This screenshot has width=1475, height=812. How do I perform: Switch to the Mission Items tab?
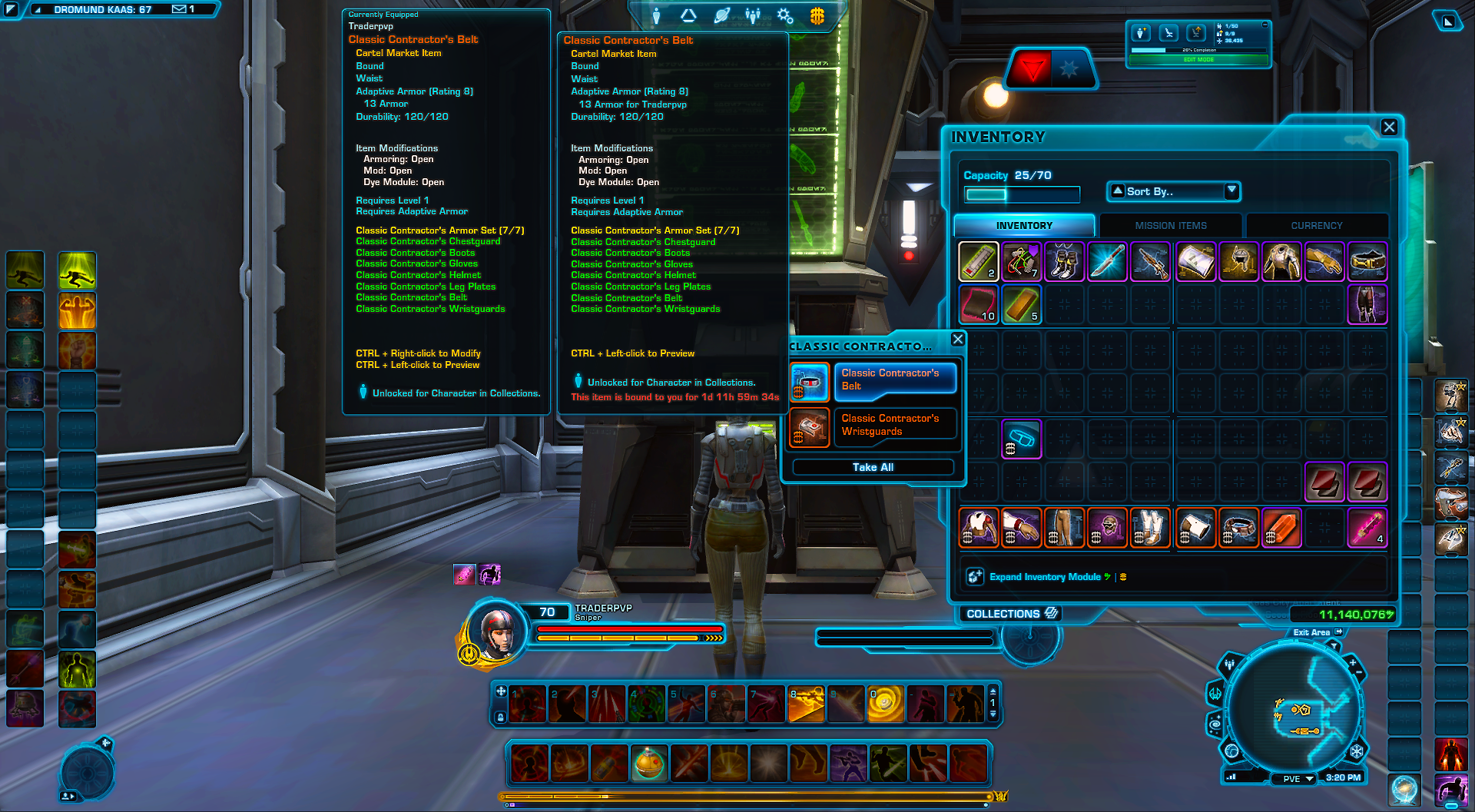pyautogui.click(x=1169, y=224)
